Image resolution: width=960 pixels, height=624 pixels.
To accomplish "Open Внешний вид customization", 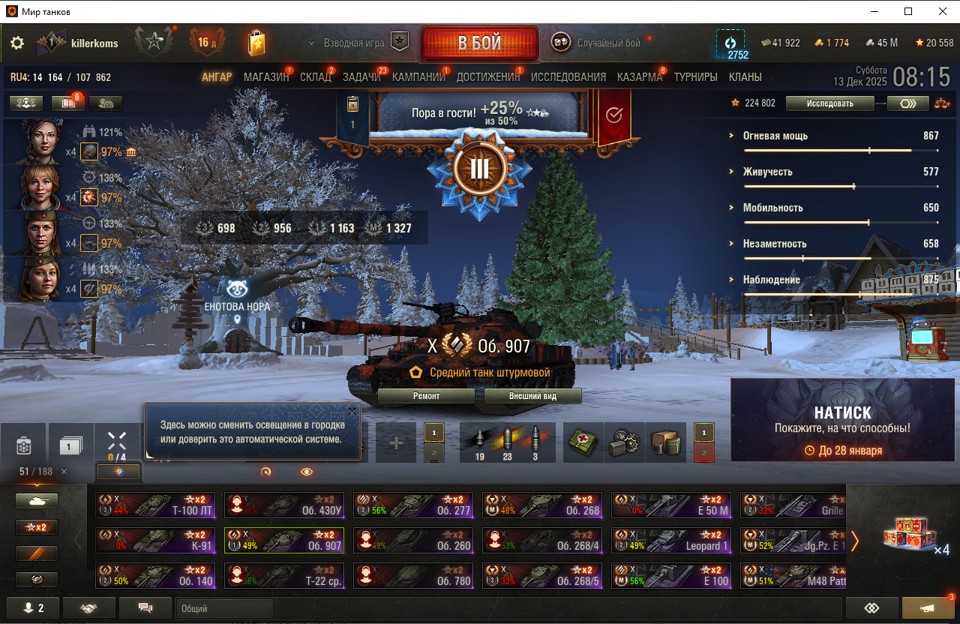I will pos(532,396).
